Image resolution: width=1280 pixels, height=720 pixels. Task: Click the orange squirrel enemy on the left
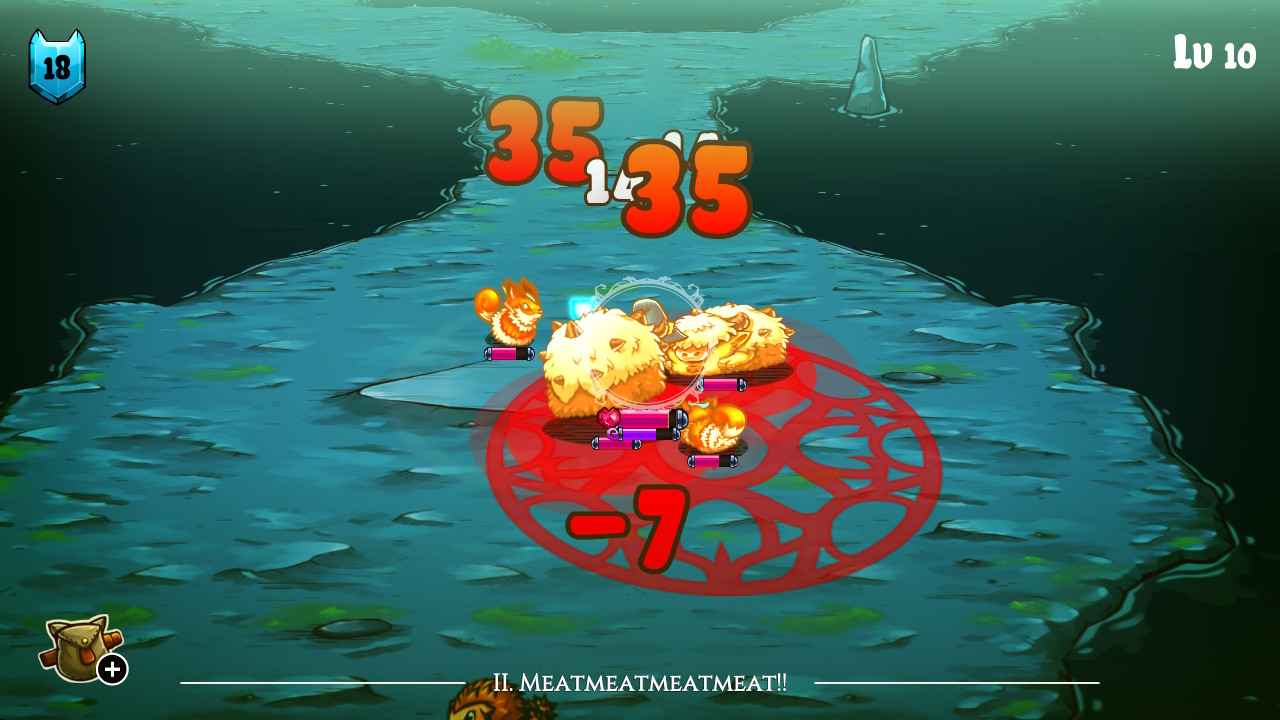[513, 316]
